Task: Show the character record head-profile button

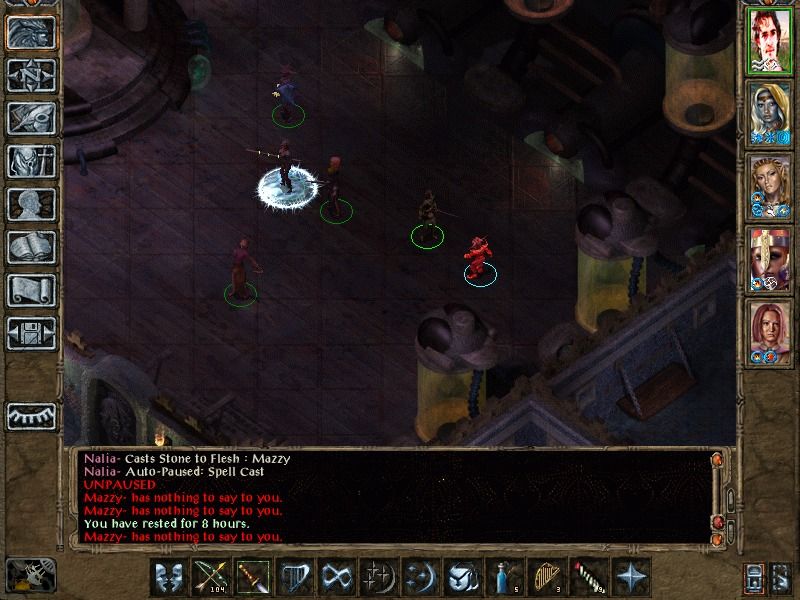Action: 31,204
